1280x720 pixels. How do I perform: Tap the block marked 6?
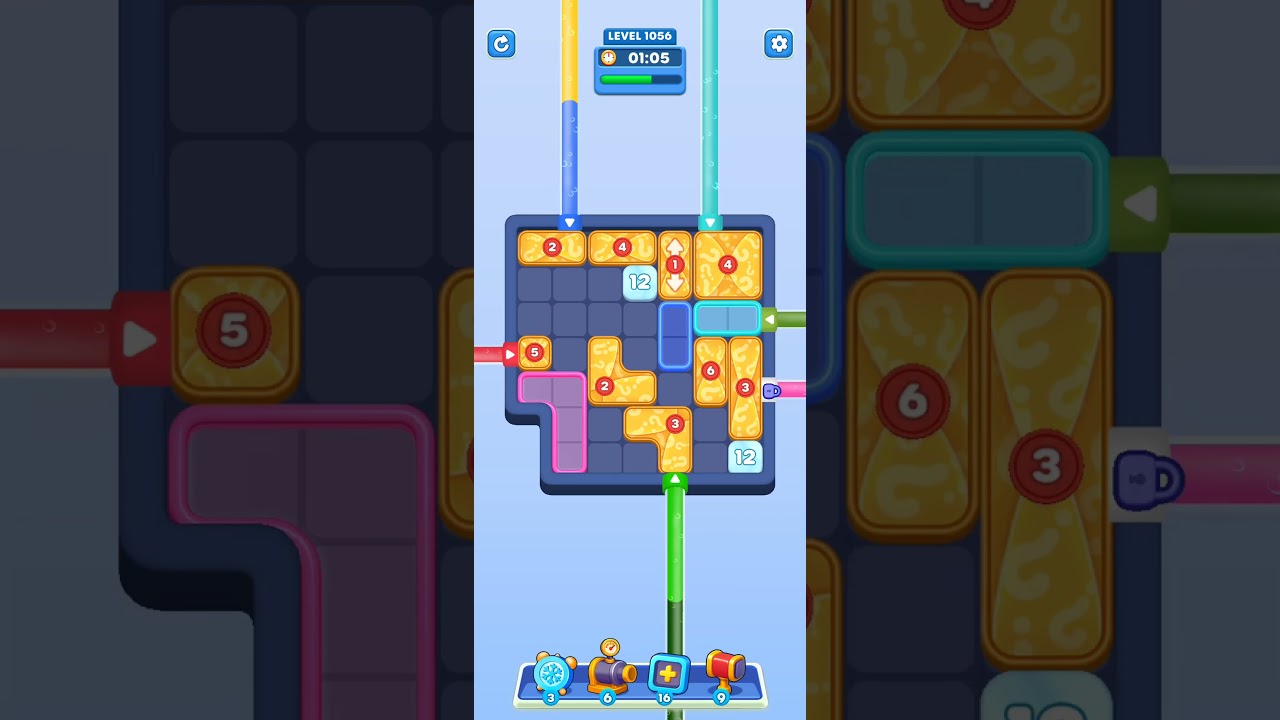712,370
